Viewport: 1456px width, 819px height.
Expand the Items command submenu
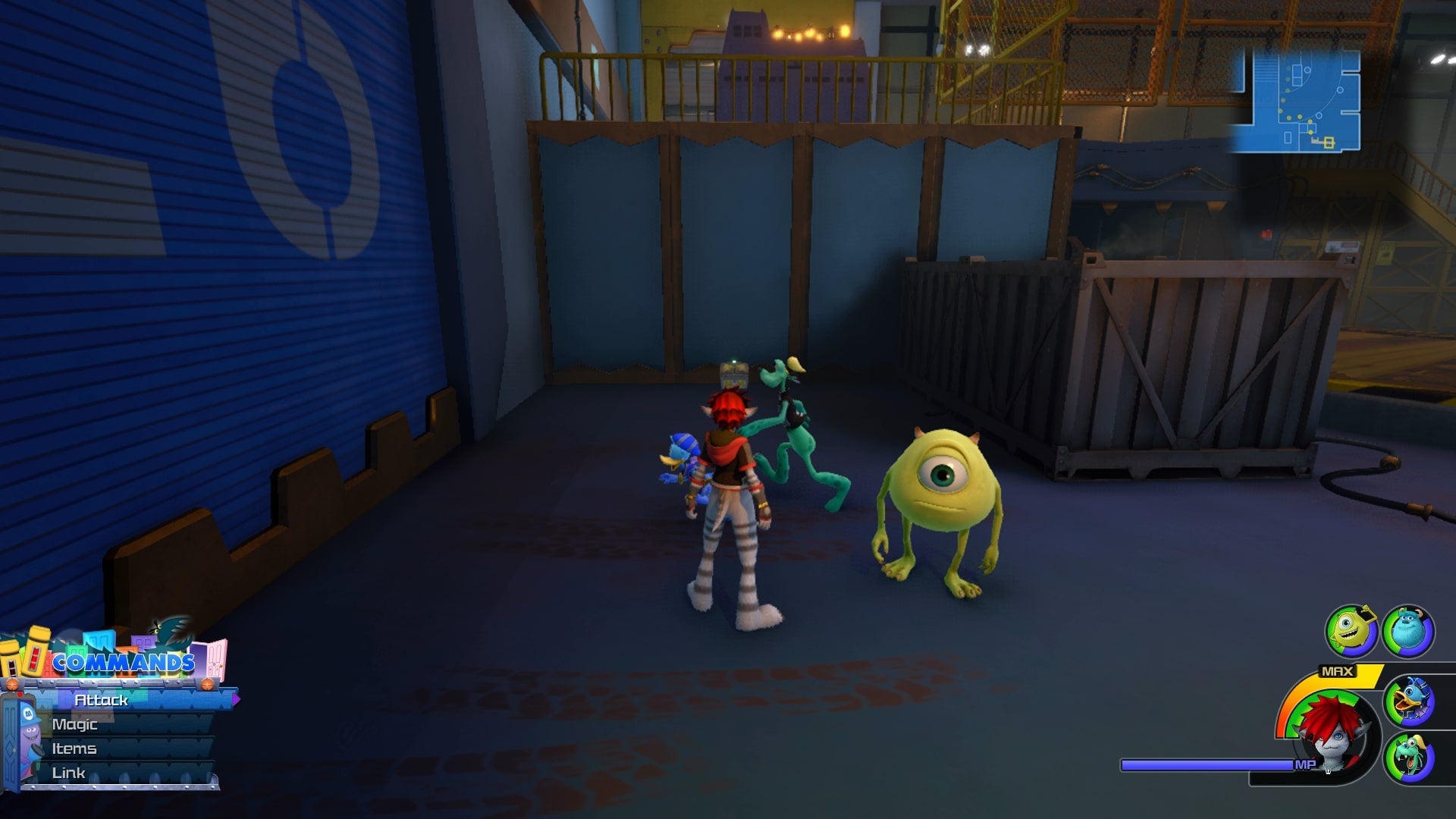74,749
